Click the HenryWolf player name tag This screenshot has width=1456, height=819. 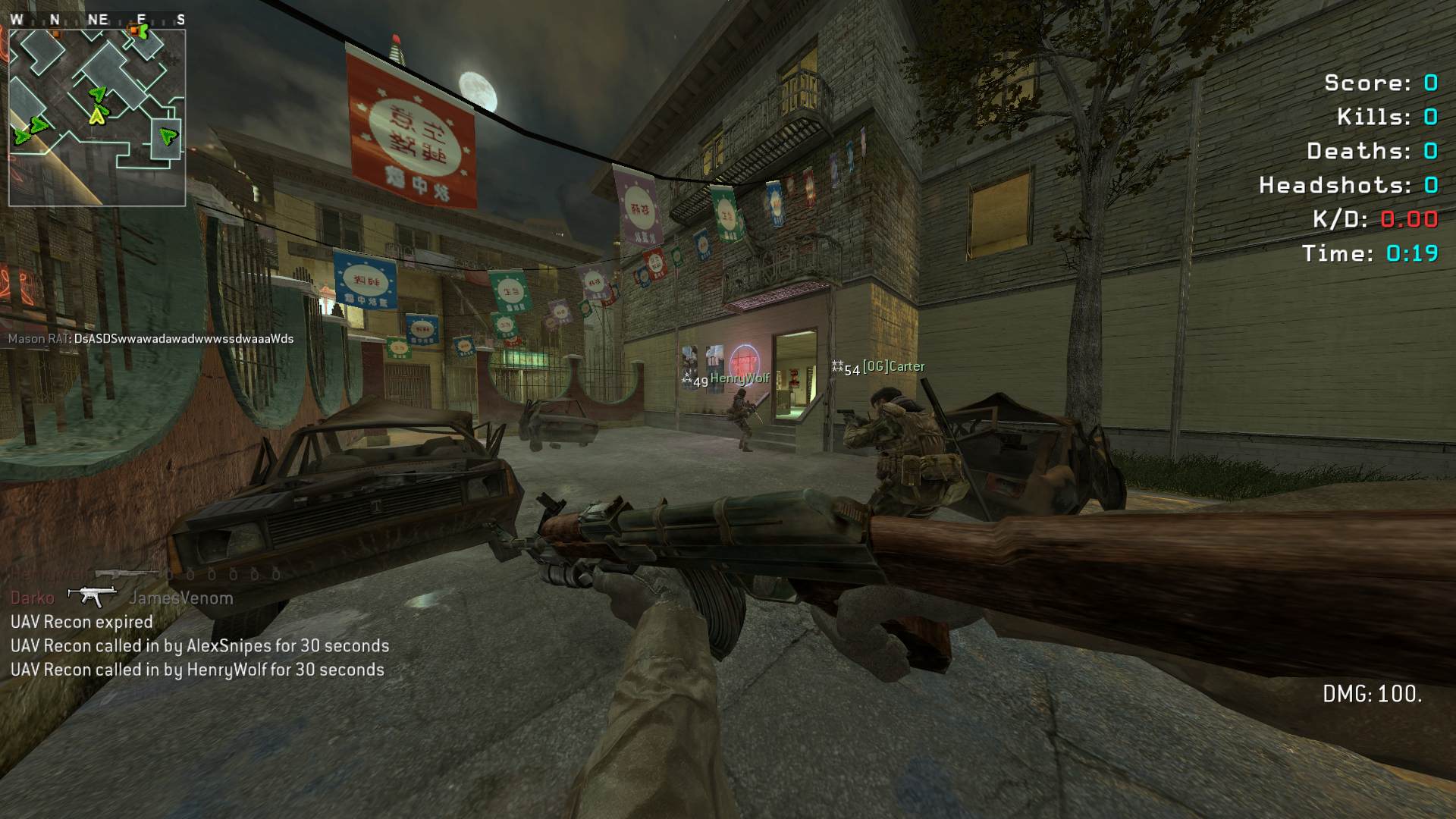click(739, 378)
